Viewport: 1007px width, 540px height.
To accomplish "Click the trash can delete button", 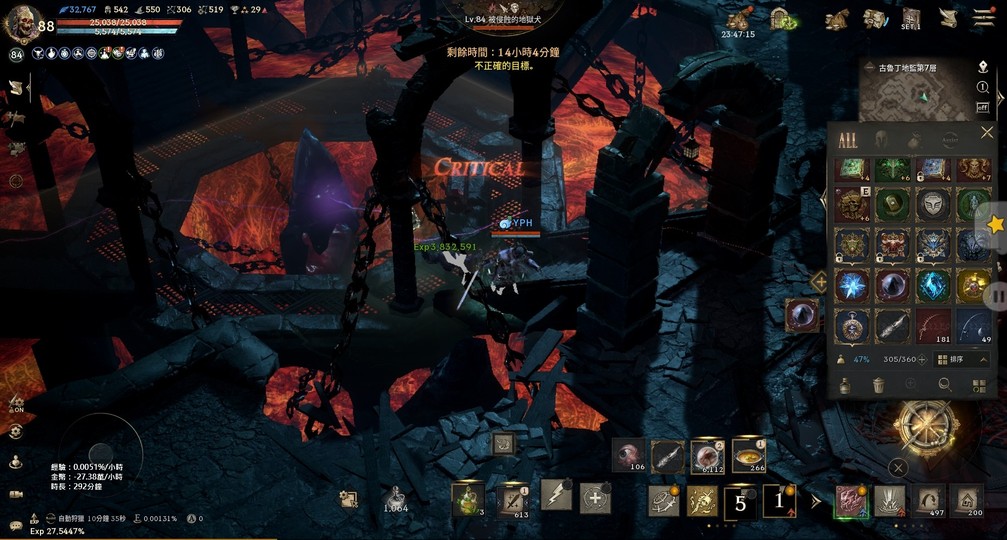I will (877, 385).
